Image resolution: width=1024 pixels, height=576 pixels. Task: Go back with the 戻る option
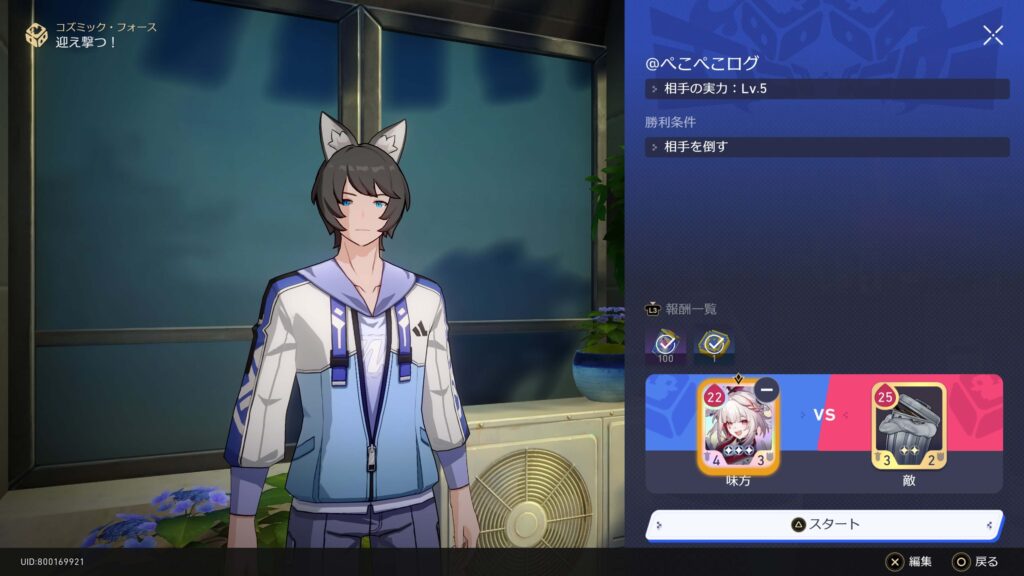click(x=975, y=562)
